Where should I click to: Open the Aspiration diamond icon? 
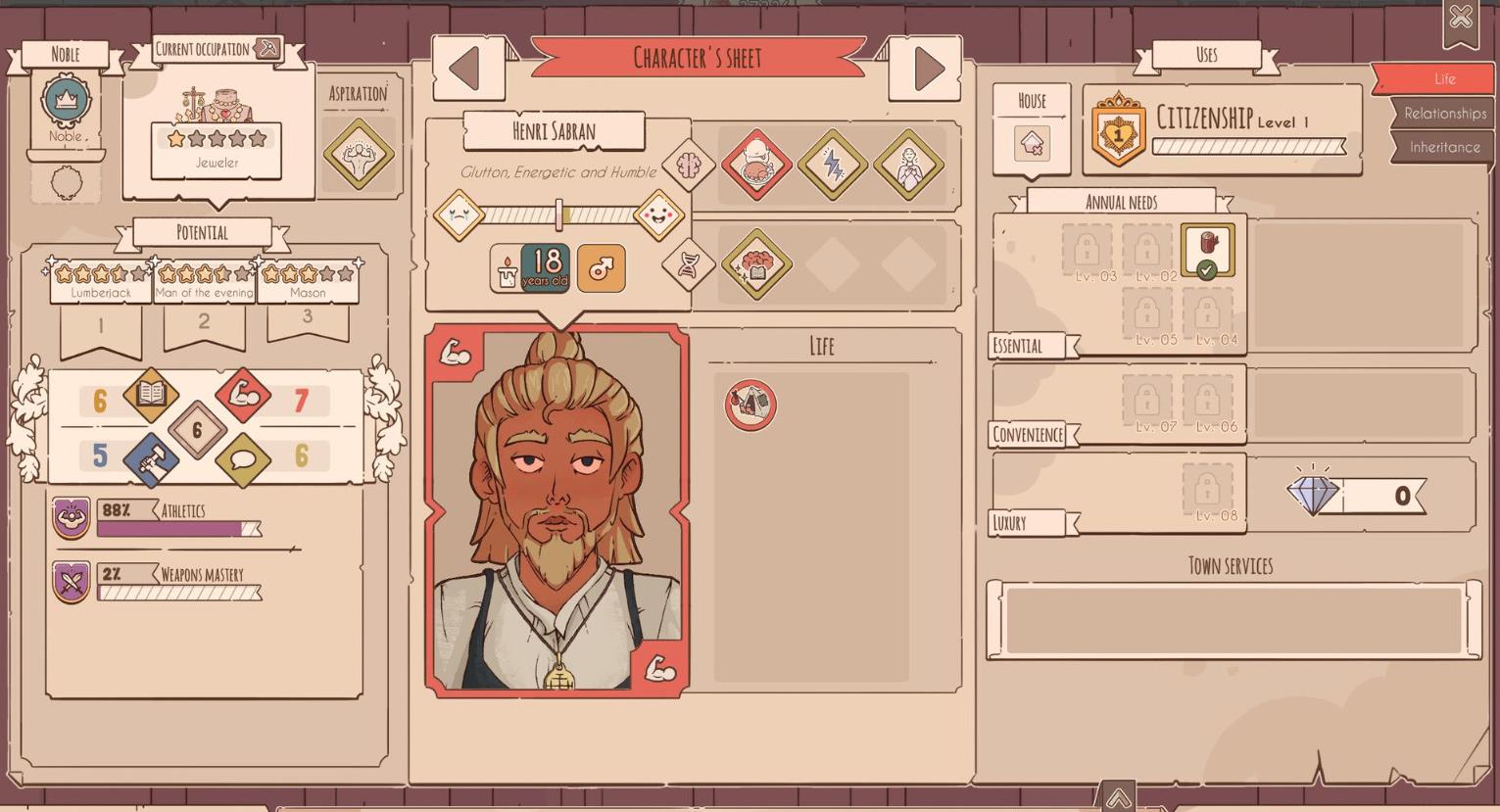pyautogui.click(x=359, y=154)
